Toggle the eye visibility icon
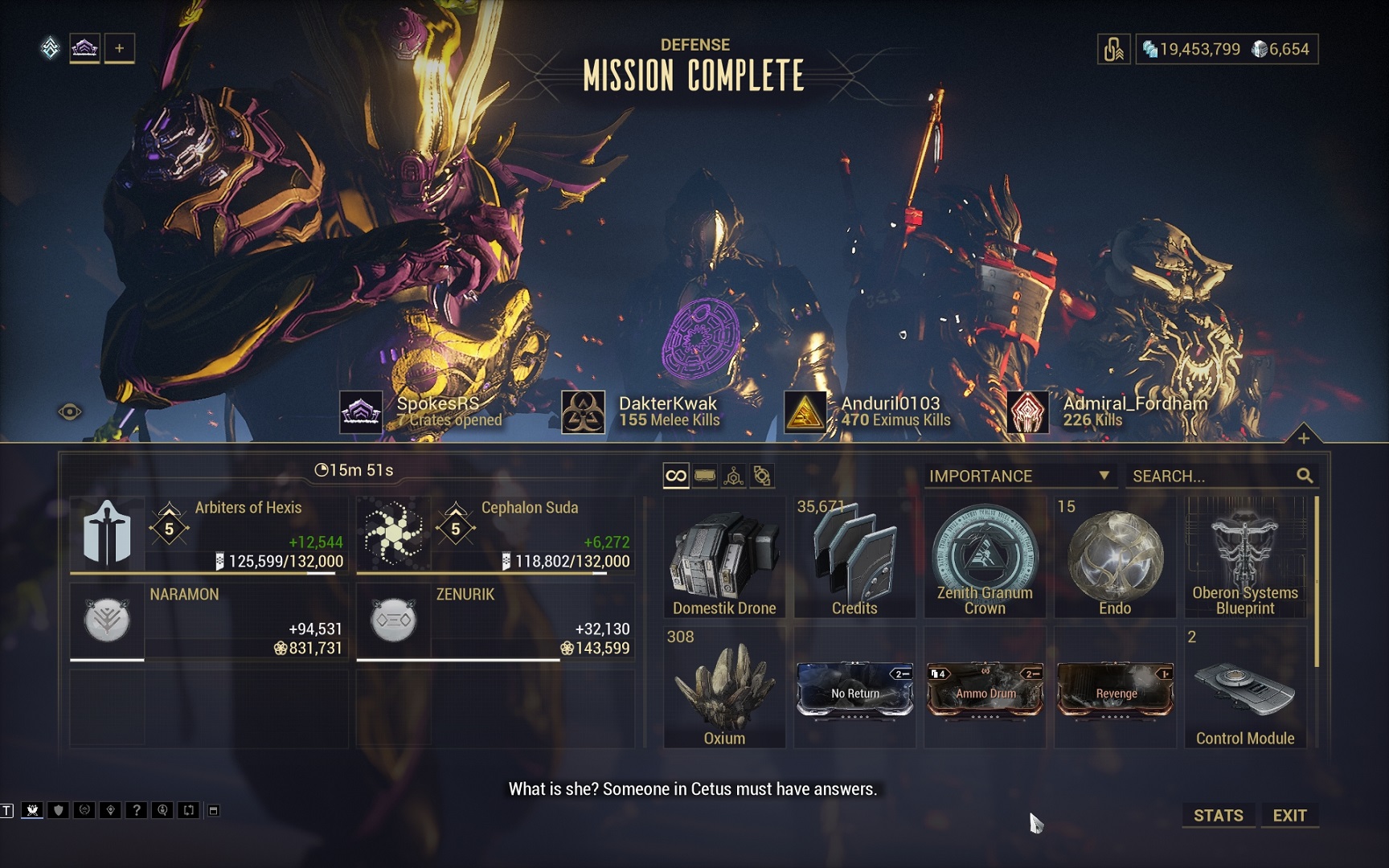The height and width of the screenshot is (868, 1389). (70, 412)
